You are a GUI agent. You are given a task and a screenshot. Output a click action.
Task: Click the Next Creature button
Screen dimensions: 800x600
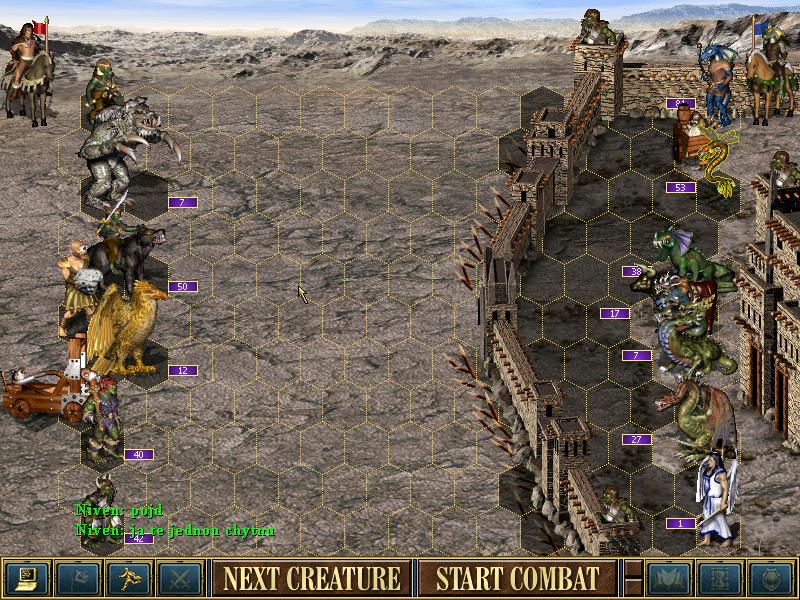pyautogui.click(x=311, y=578)
